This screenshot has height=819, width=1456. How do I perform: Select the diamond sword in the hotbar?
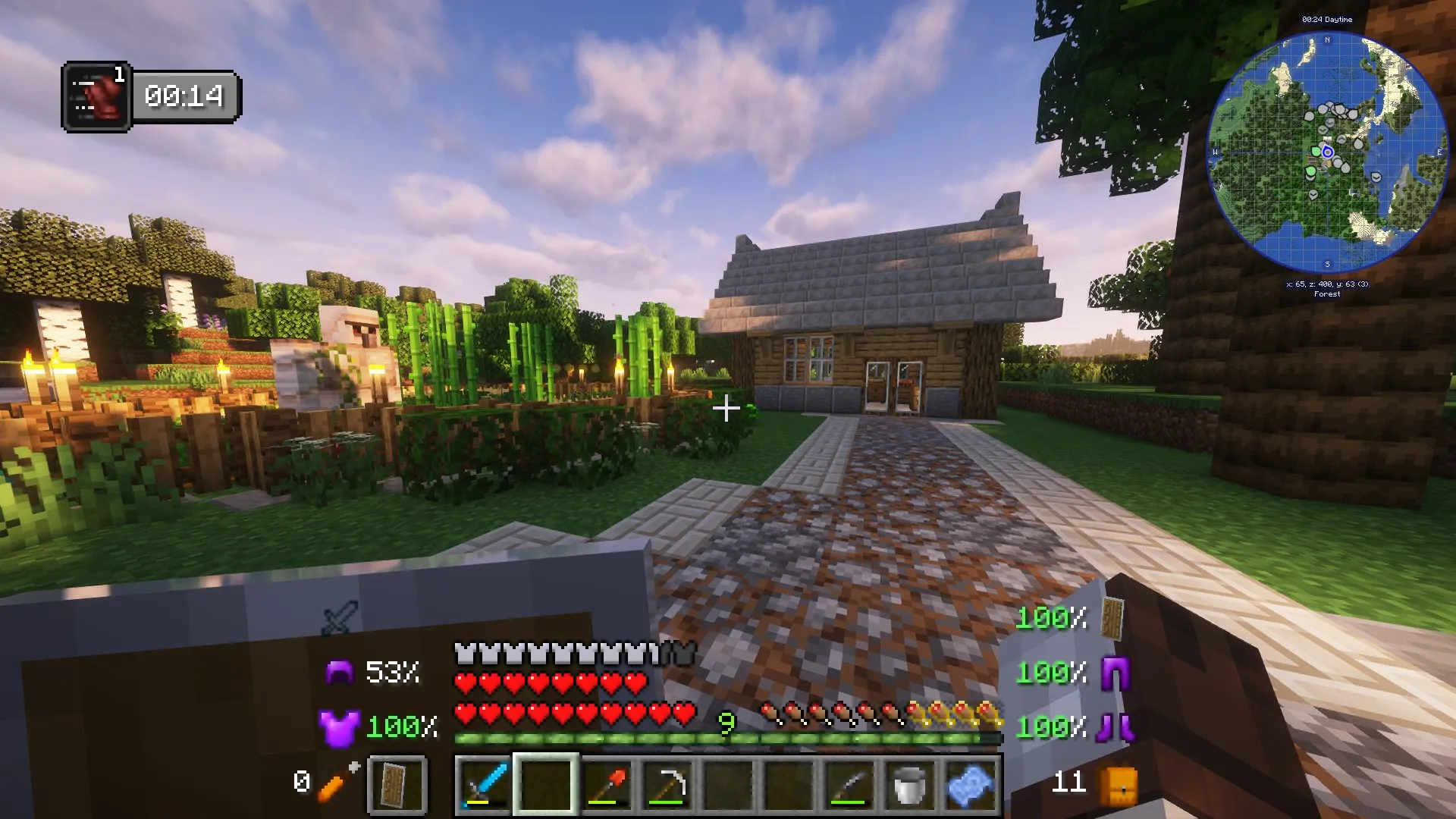point(483,785)
